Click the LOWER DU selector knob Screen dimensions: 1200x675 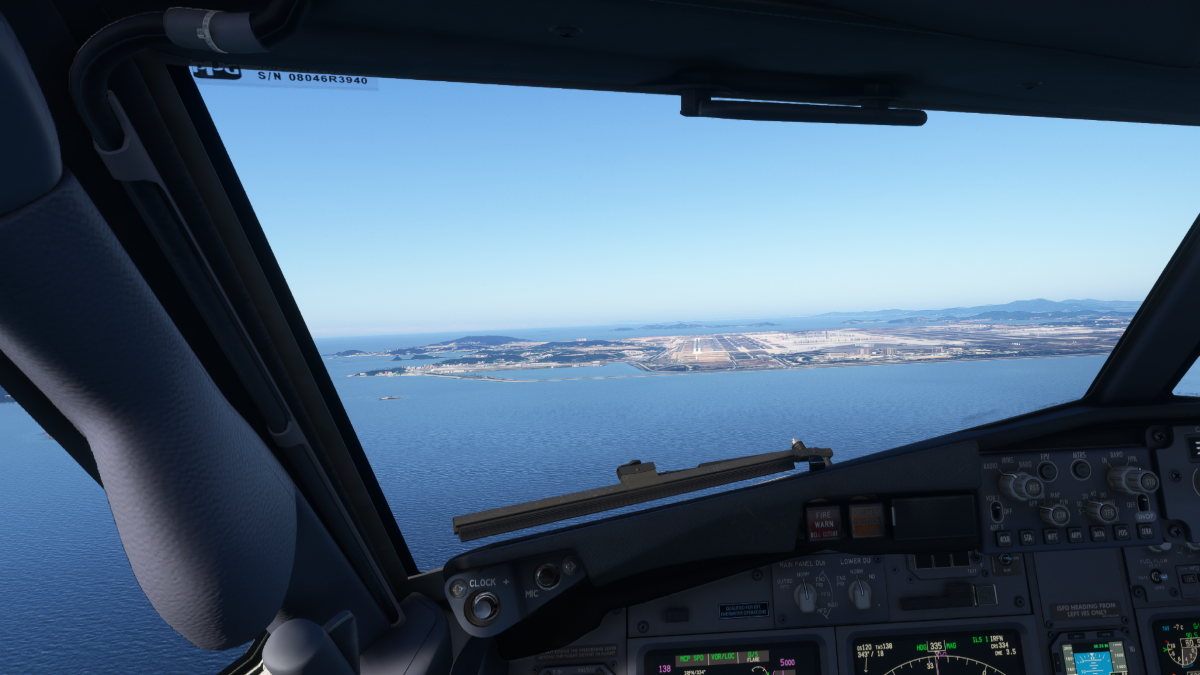(x=860, y=594)
